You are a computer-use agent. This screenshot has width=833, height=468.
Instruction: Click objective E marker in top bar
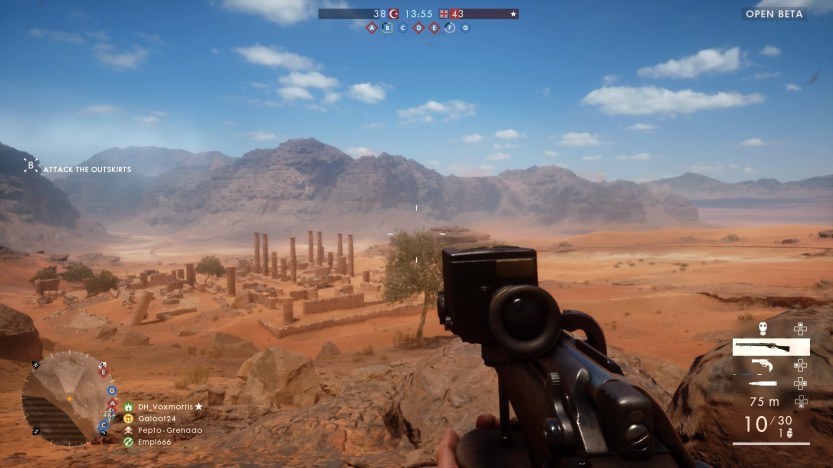point(434,28)
